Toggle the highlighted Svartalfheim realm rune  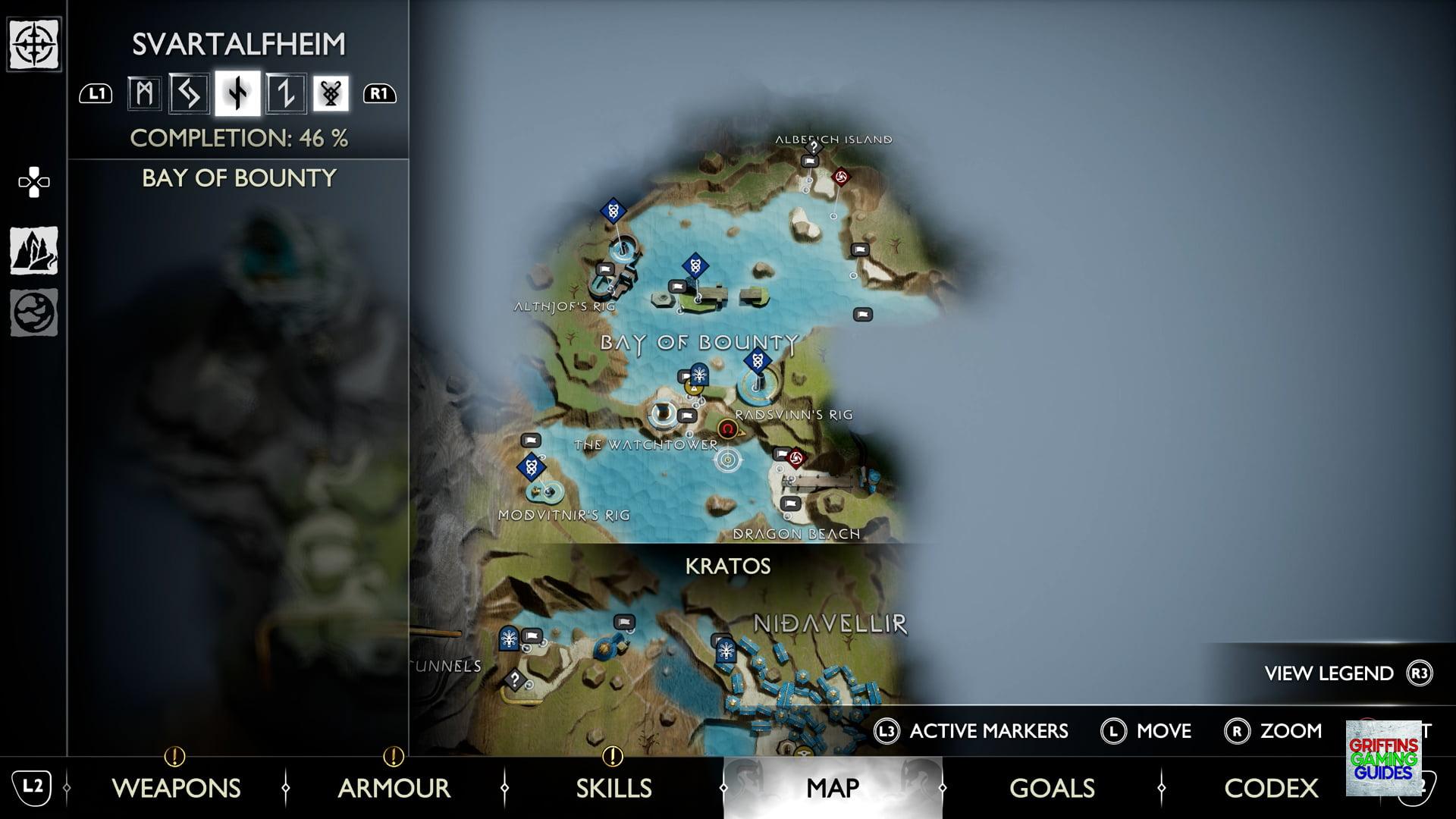click(x=237, y=93)
